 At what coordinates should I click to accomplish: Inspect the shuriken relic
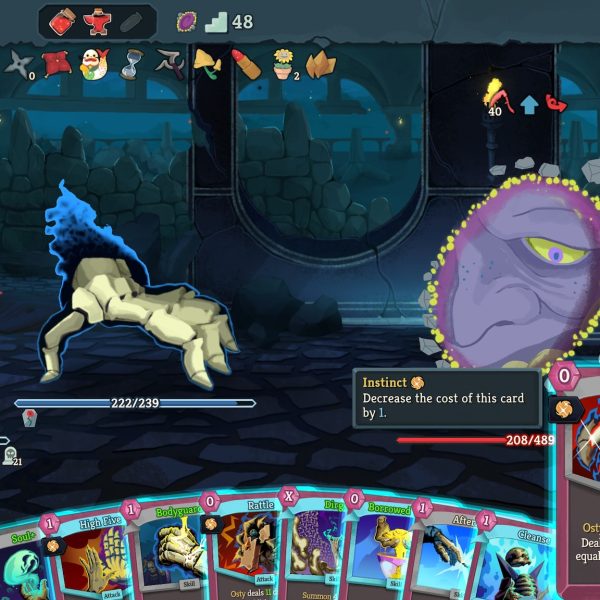(19, 65)
